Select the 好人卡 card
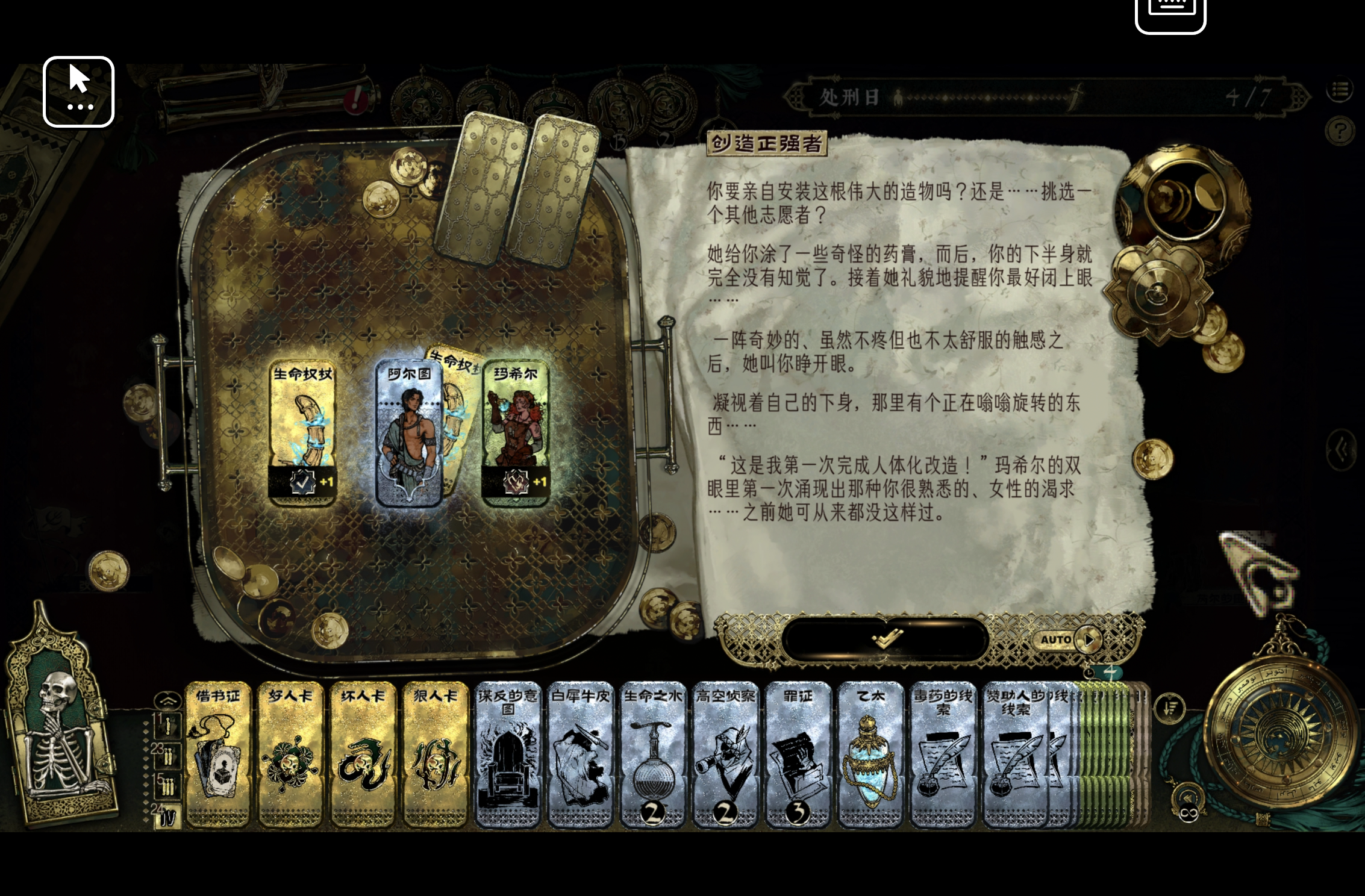This screenshot has width=1365, height=896. pyautogui.click(x=290, y=754)
